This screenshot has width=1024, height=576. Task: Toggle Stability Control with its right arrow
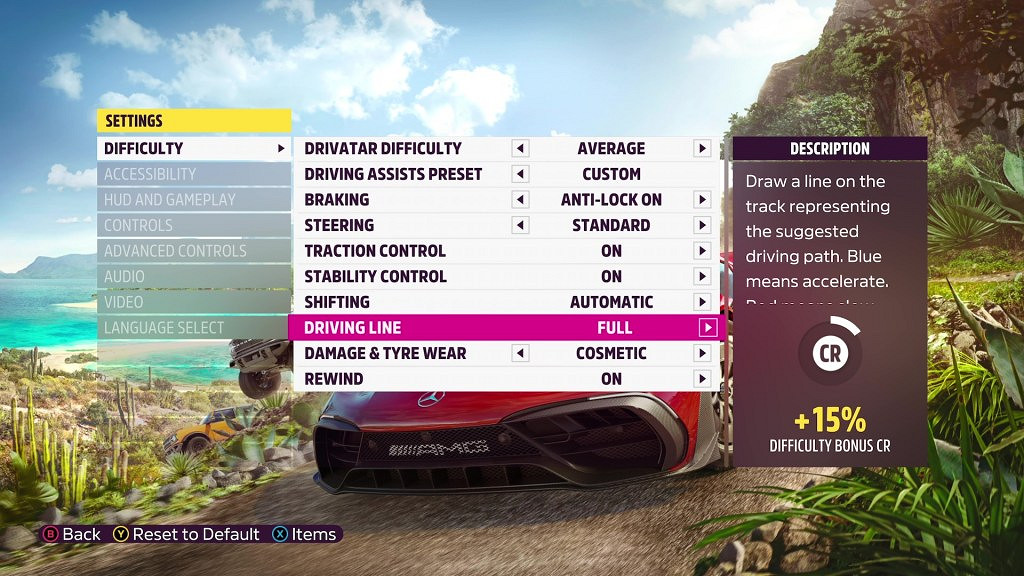pos(703,277)
